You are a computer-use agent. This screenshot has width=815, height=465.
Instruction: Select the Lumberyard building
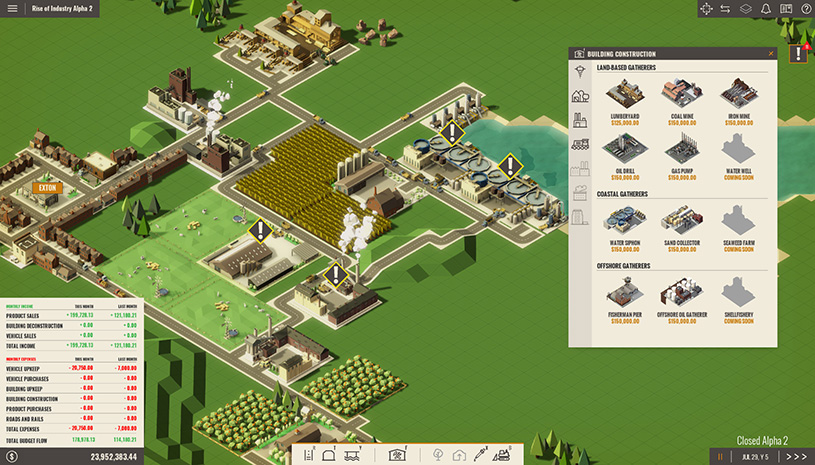[x=625, y=95]
